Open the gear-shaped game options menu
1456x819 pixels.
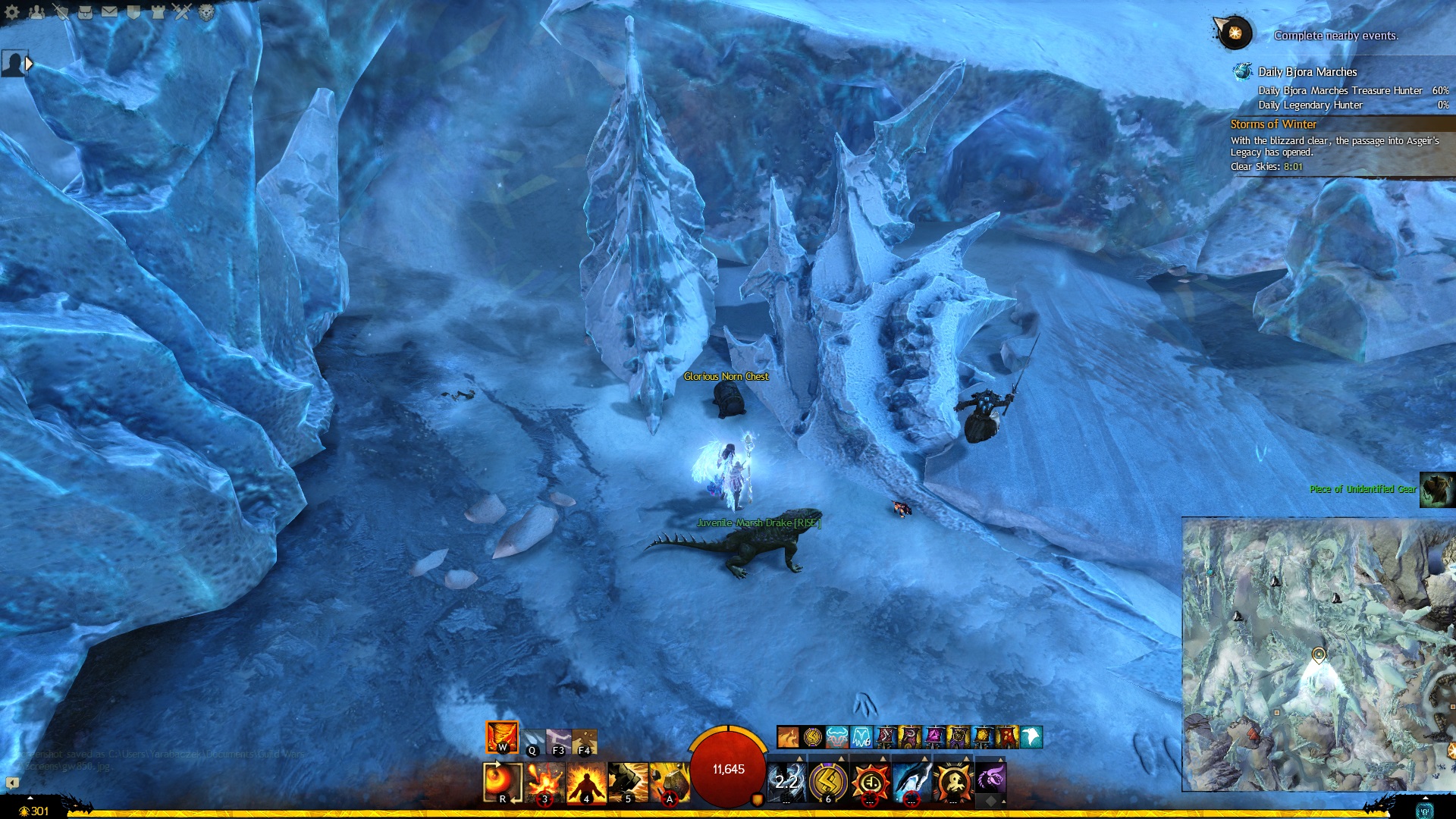coord(12,11)
